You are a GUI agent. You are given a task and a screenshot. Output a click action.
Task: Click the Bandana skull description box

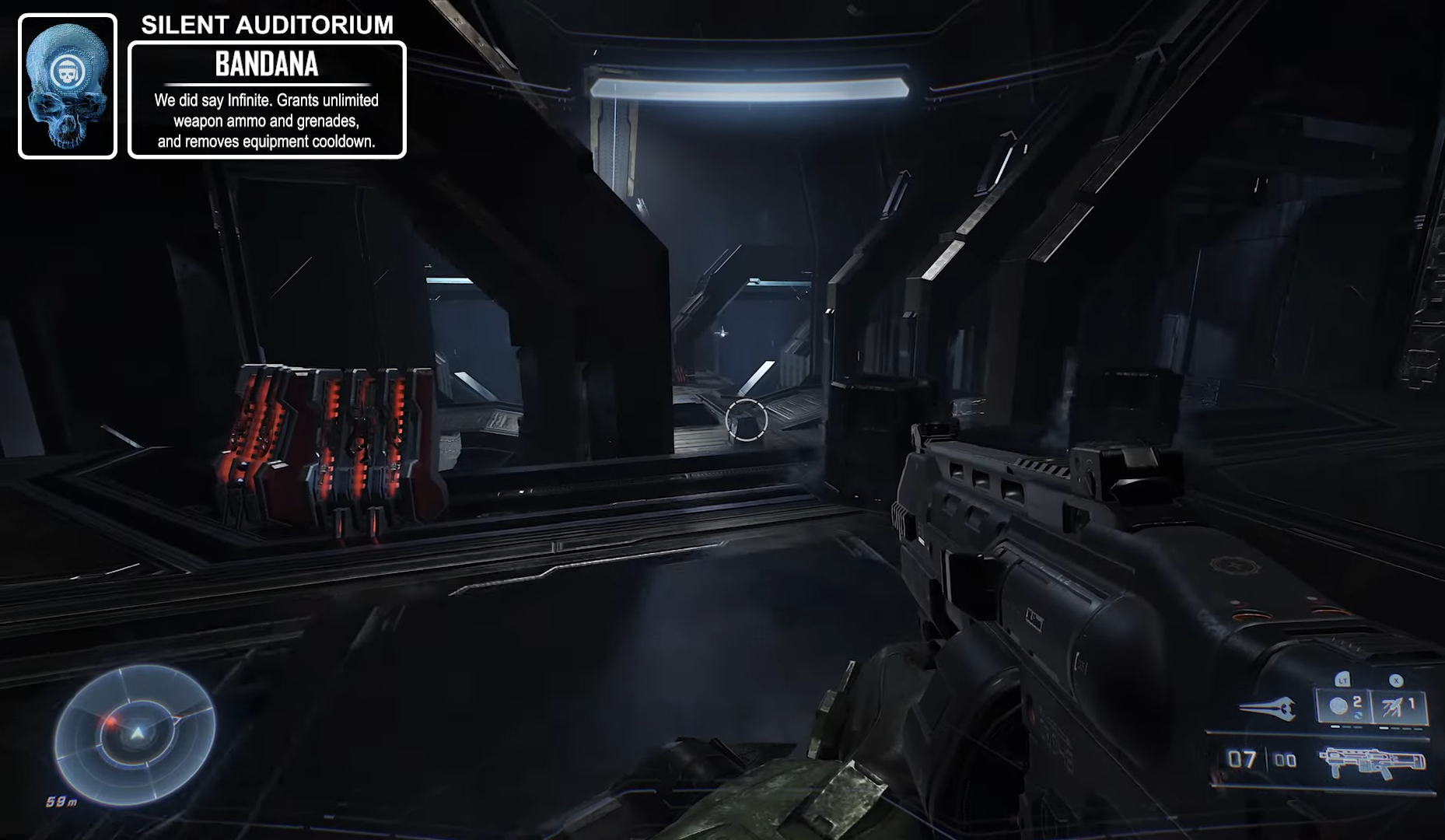(267, 100)
